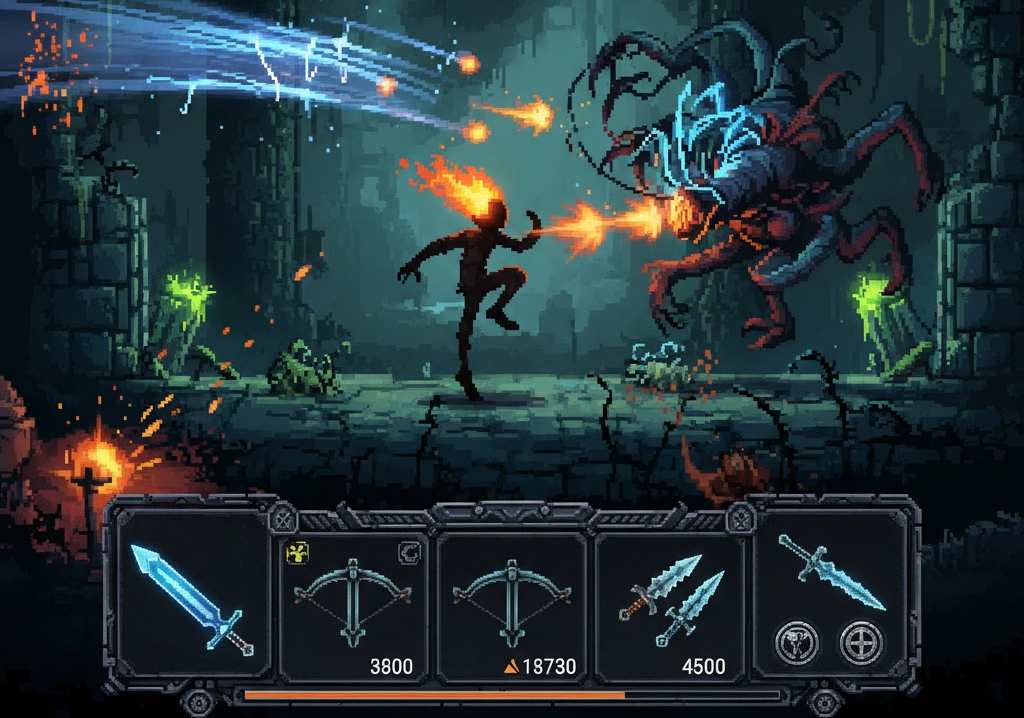The height and width of the screenshot is (718, 1024).
Task: Choose the crossbow slot marked 3800
Action: pos(353,606)
